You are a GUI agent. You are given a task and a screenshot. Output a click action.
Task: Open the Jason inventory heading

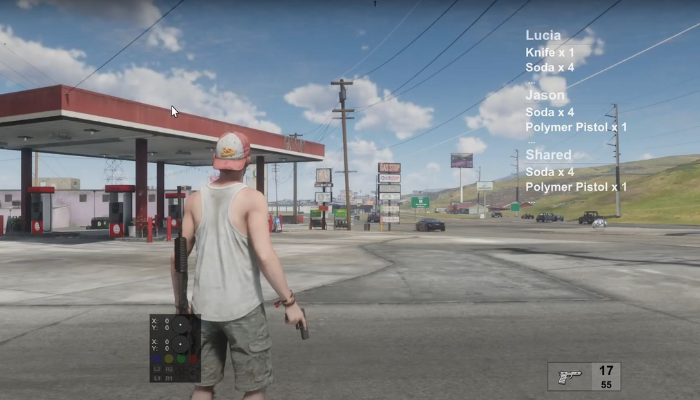[x=545, y=96]
